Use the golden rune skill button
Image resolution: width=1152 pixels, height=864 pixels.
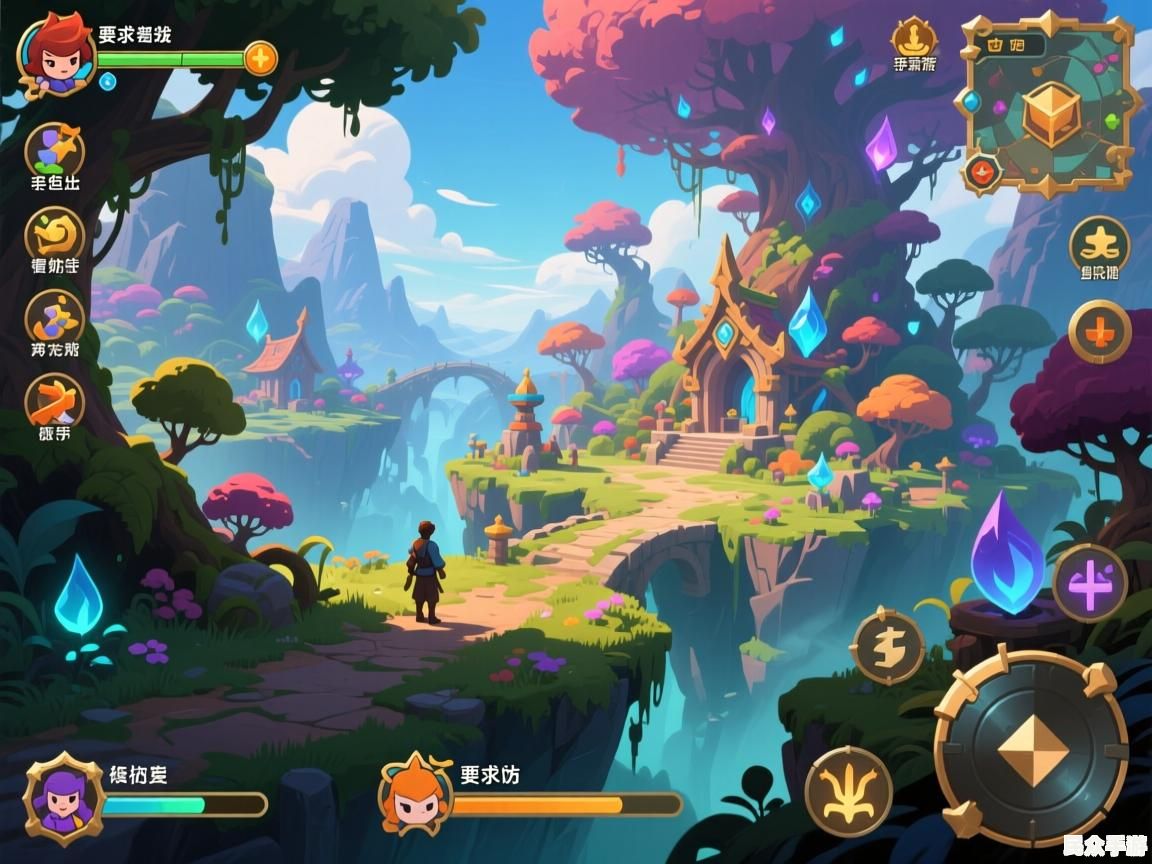coord(888,648)
